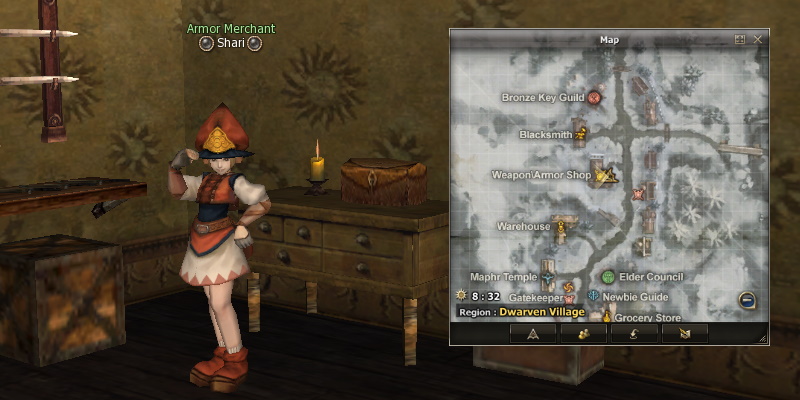This screenshot has width=800, height=400.
Task: Maximize the Map window
Action: [x=740, y=39]
